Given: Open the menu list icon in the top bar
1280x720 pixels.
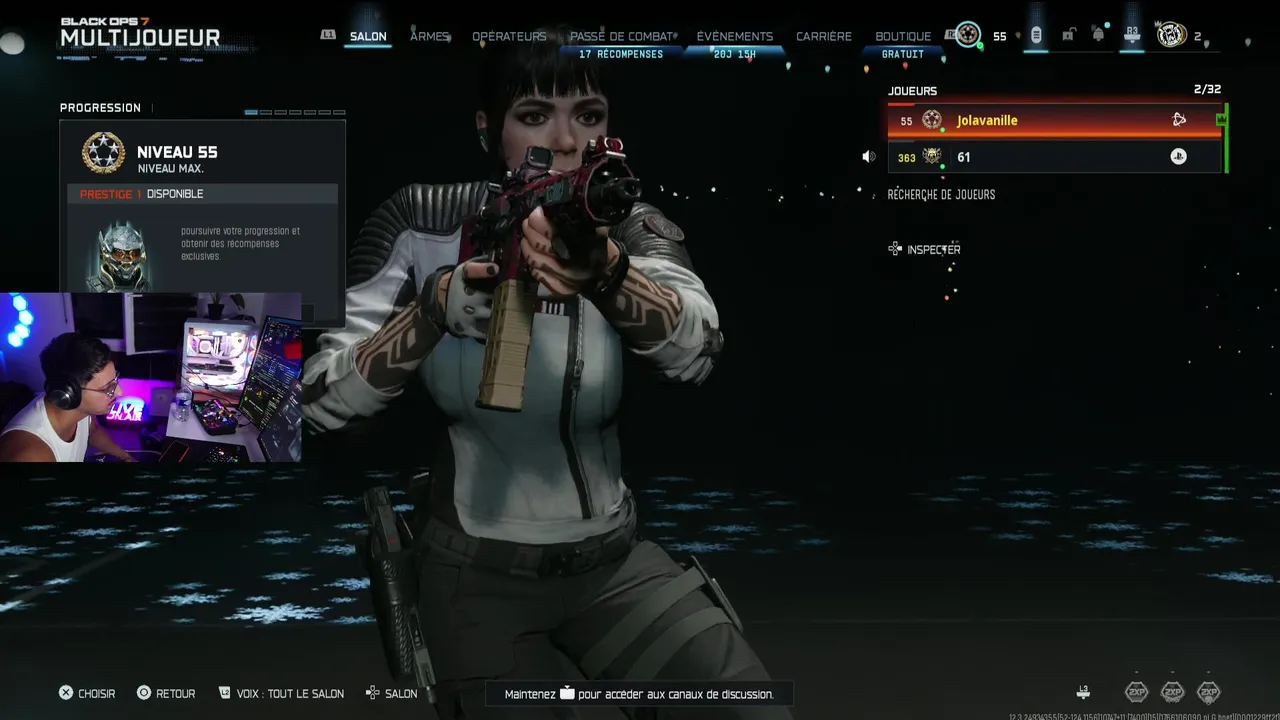Looking at the screenshot, I should 1036,35.
